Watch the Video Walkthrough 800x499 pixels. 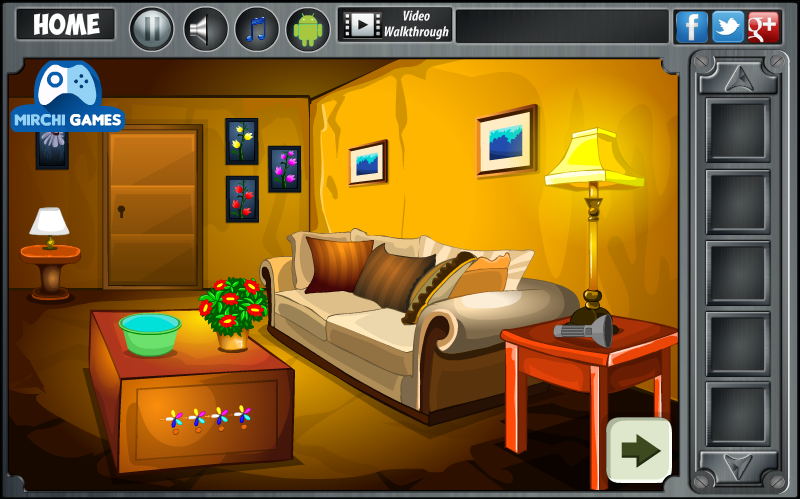pos(395,24)
